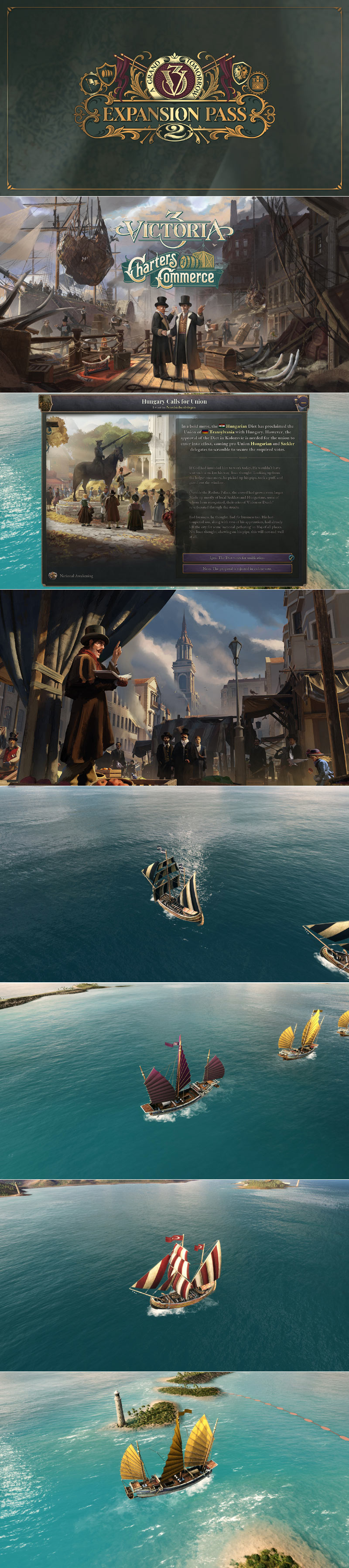The height and width of the screenshot is (1568, 349).
Task: Open the National Awakening journal entry link
Action: click(76, 575)
